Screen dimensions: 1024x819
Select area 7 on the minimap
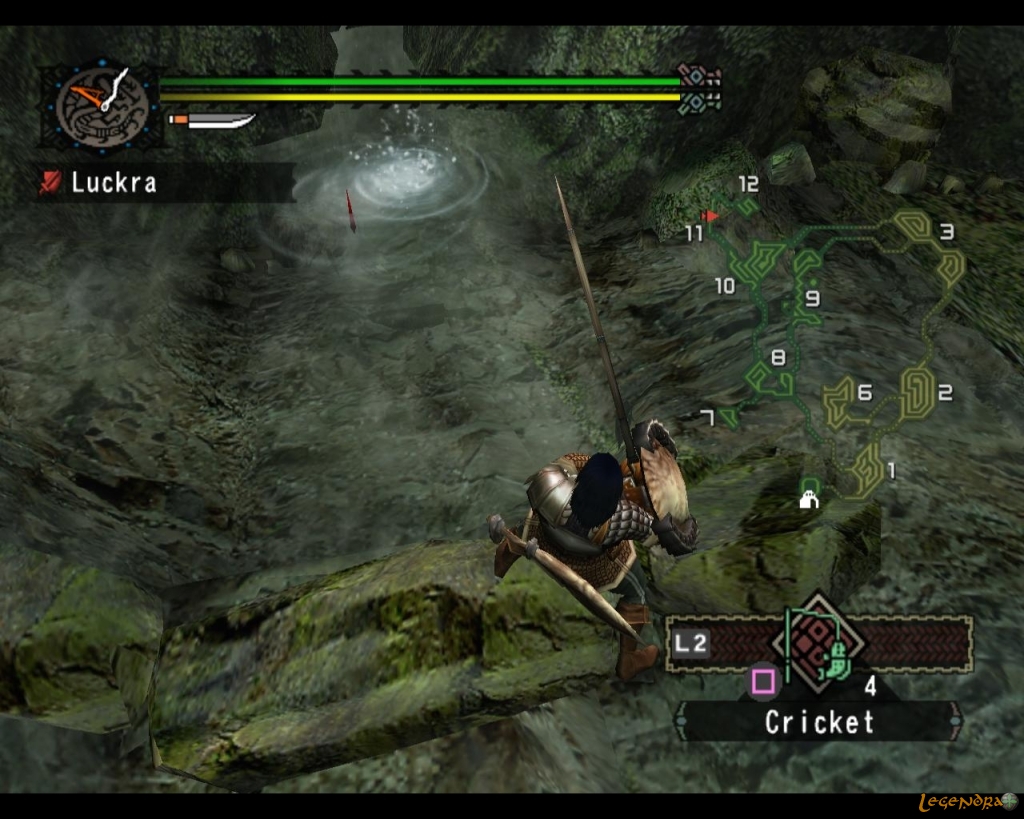coord(708,418)
